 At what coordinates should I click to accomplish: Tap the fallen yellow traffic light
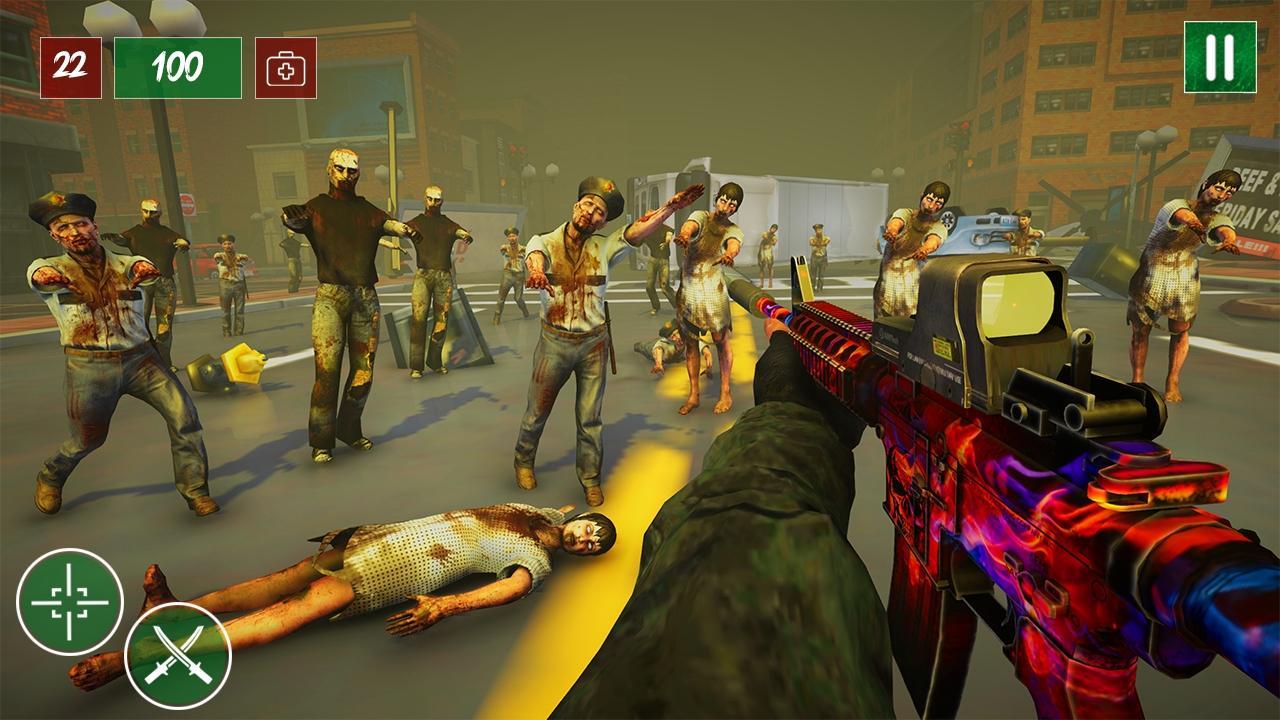[228, 367]
